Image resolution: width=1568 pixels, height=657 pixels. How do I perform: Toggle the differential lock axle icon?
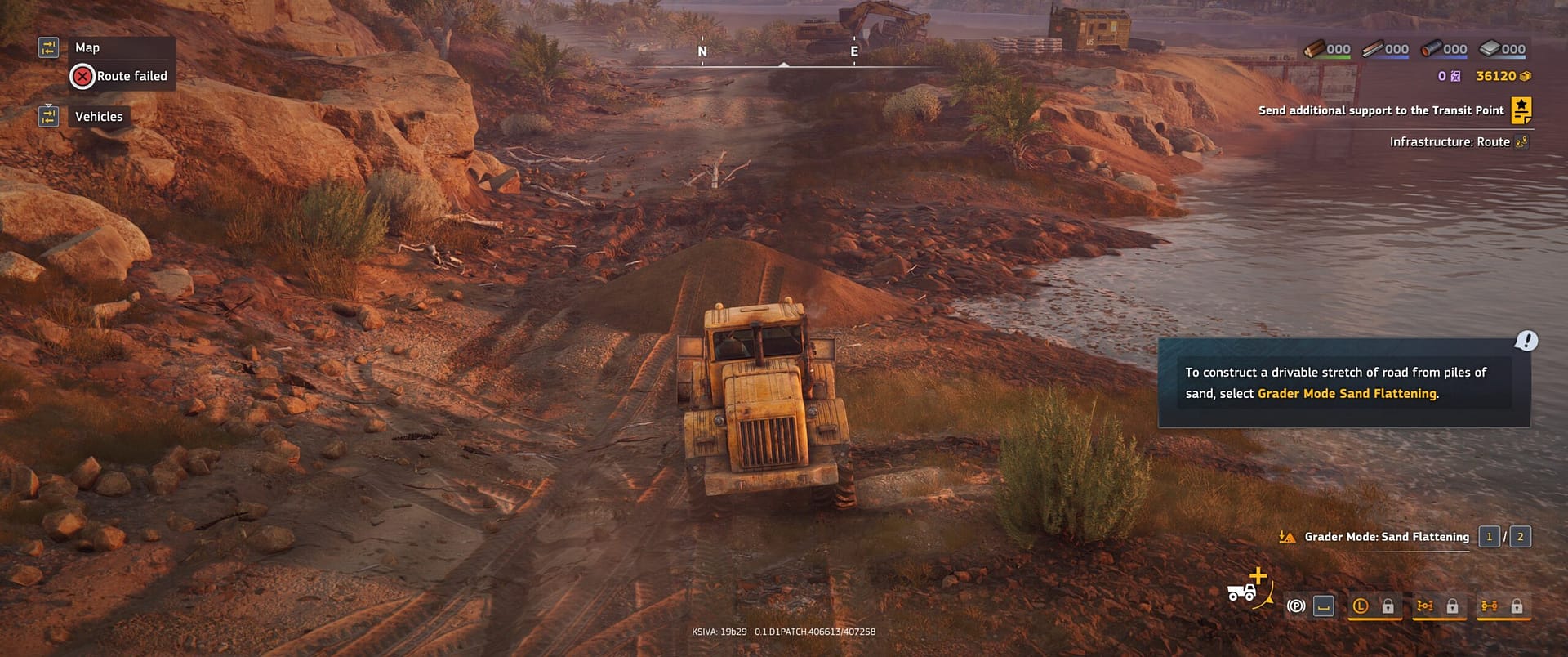1425,606
